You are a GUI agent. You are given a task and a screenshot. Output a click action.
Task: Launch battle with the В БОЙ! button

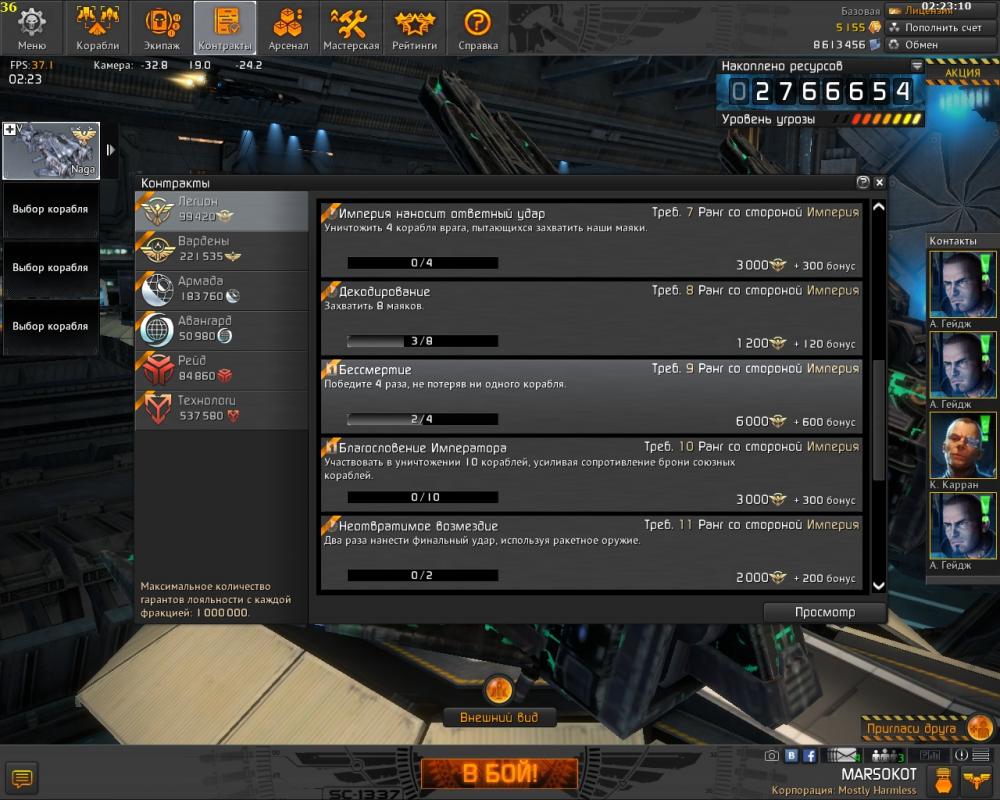(x=499, y=773)
